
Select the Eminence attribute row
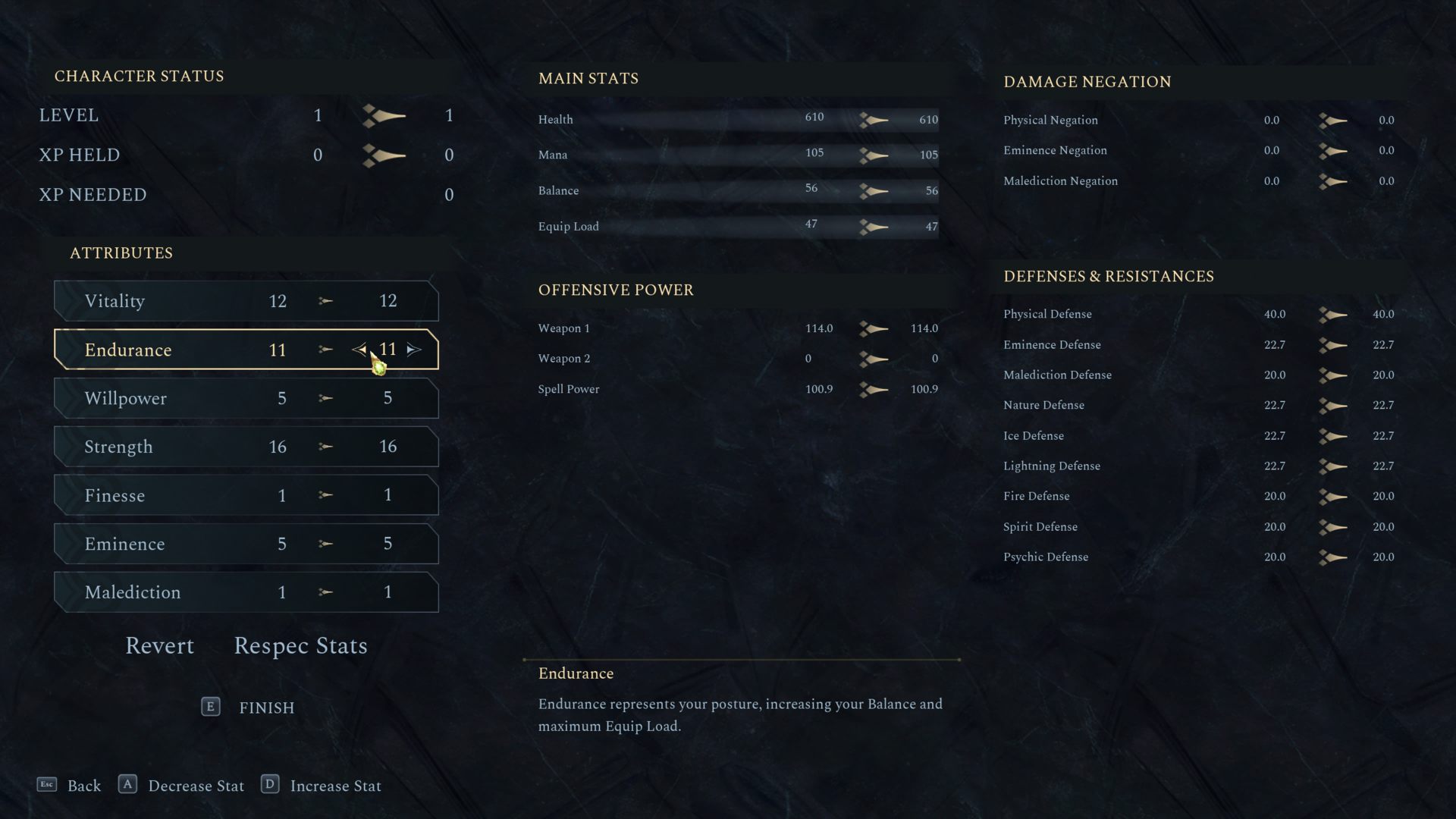[246, 544]
